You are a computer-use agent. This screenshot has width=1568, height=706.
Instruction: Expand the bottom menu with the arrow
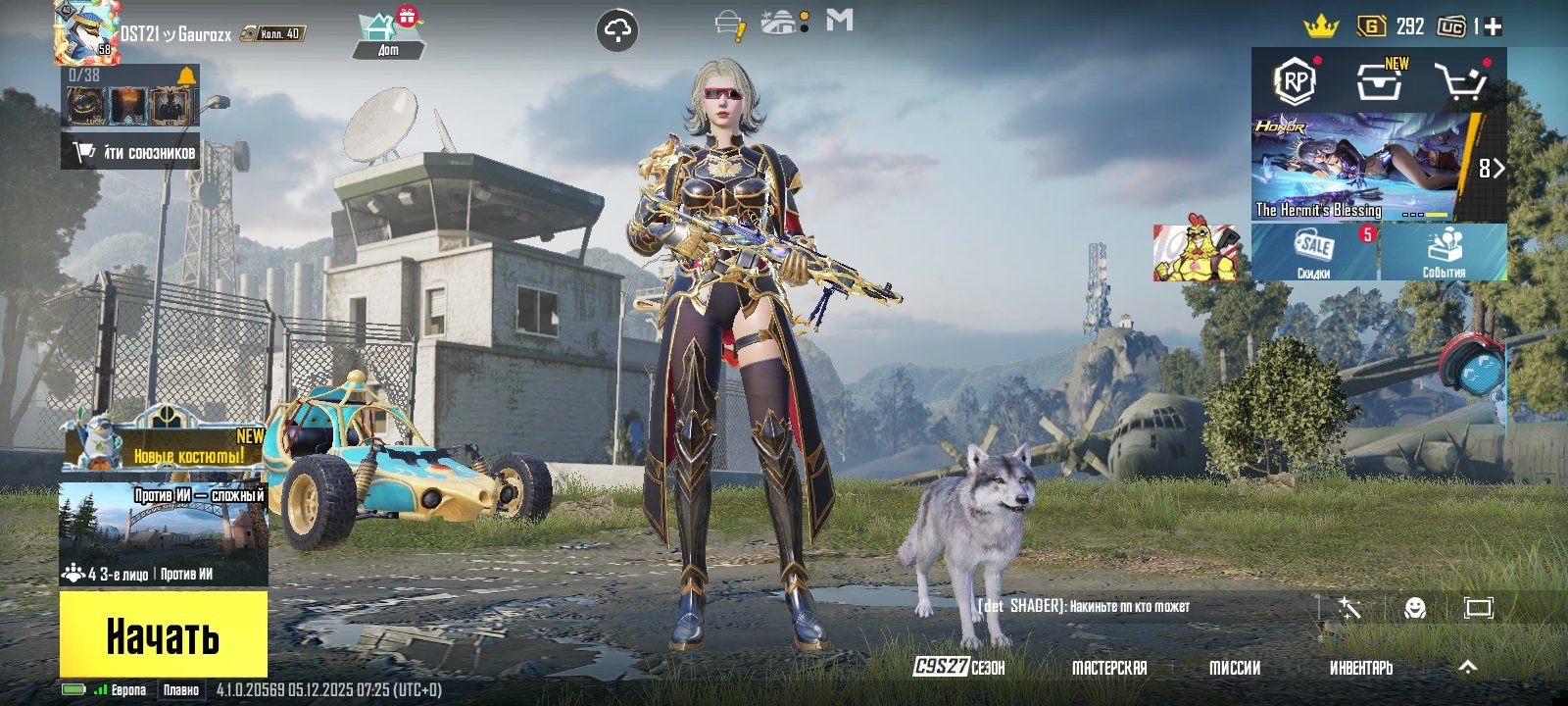(x=1467, y=667)
